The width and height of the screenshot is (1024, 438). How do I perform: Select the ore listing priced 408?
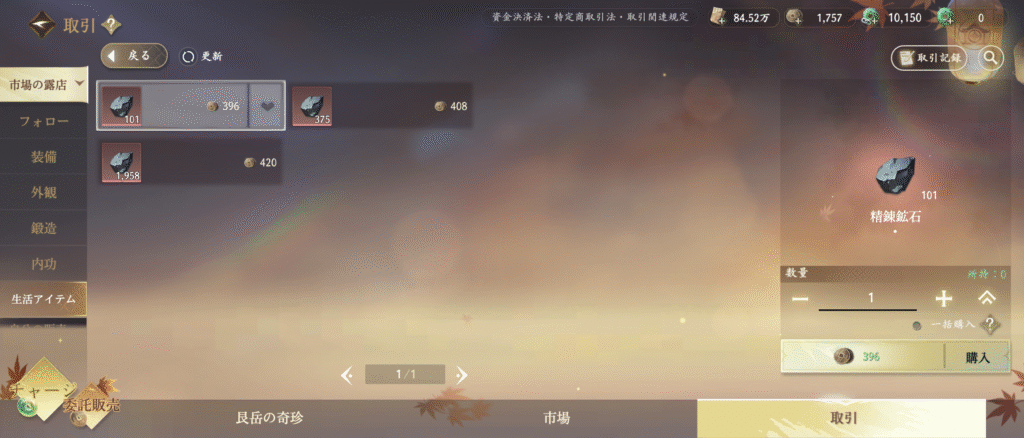pos(381,106)
